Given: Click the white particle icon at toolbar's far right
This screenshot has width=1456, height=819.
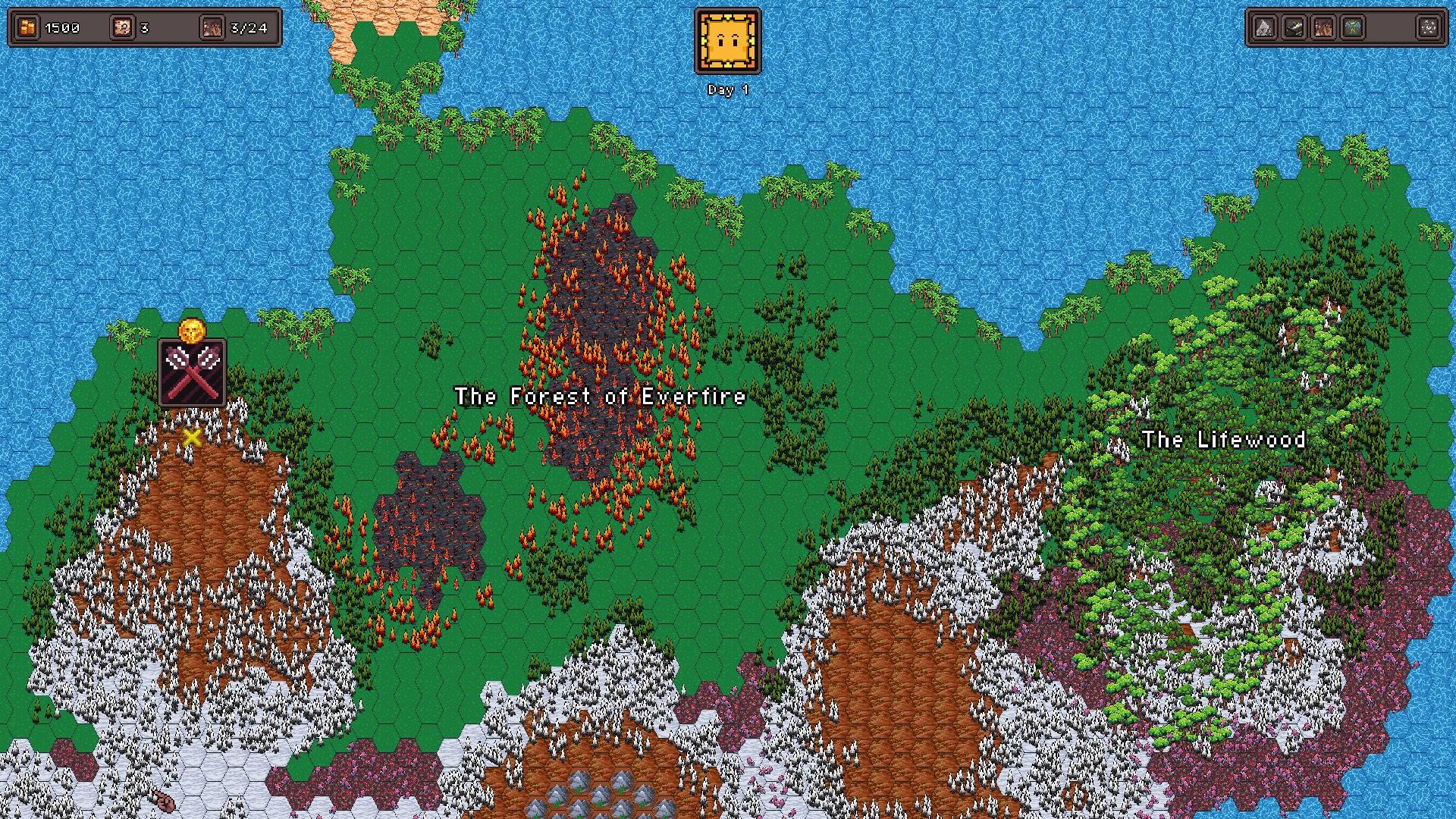Looking at the screenshot, I should 1429,27.
